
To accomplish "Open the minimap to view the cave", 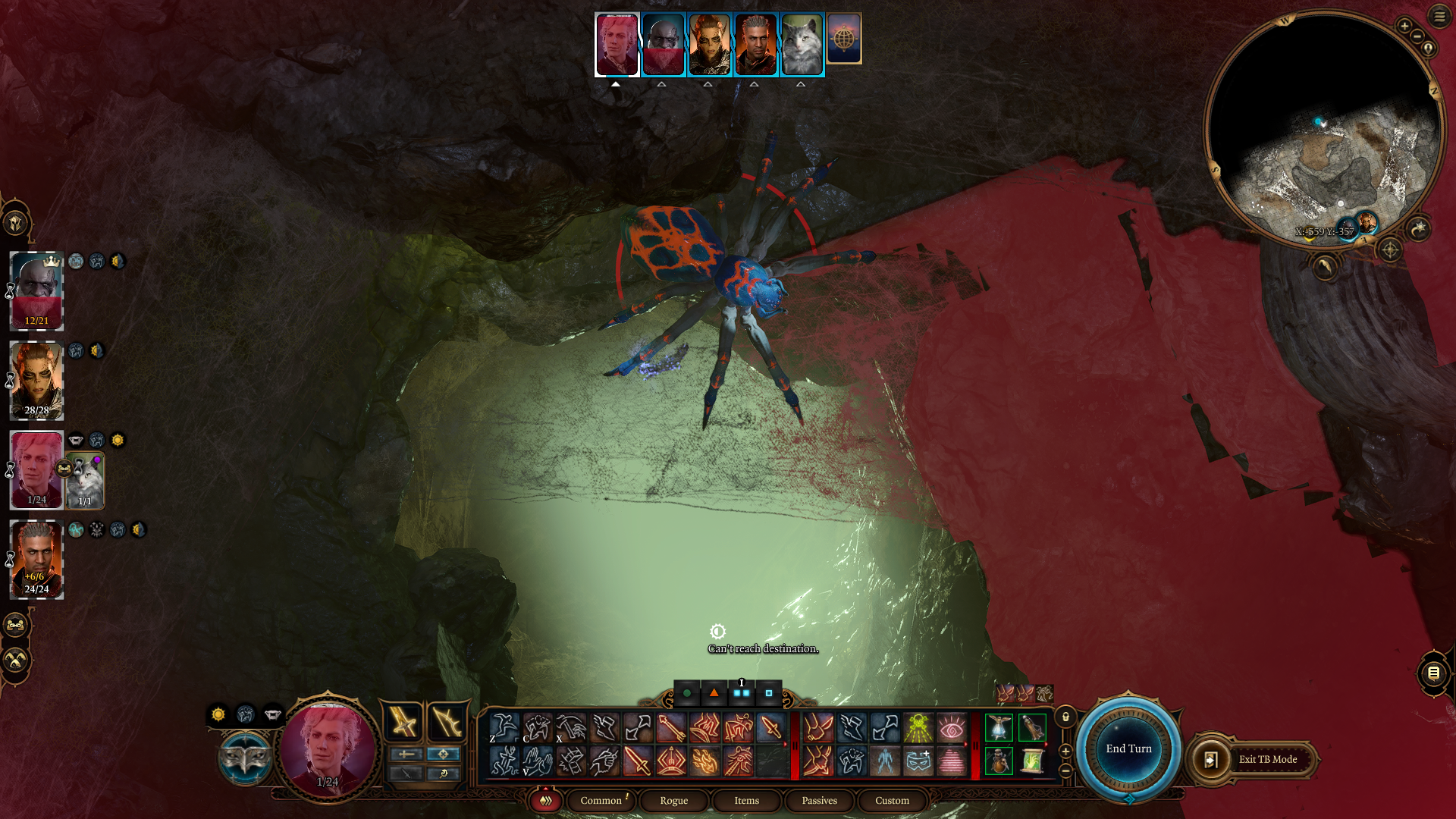I will click(x=1324, y=129).
